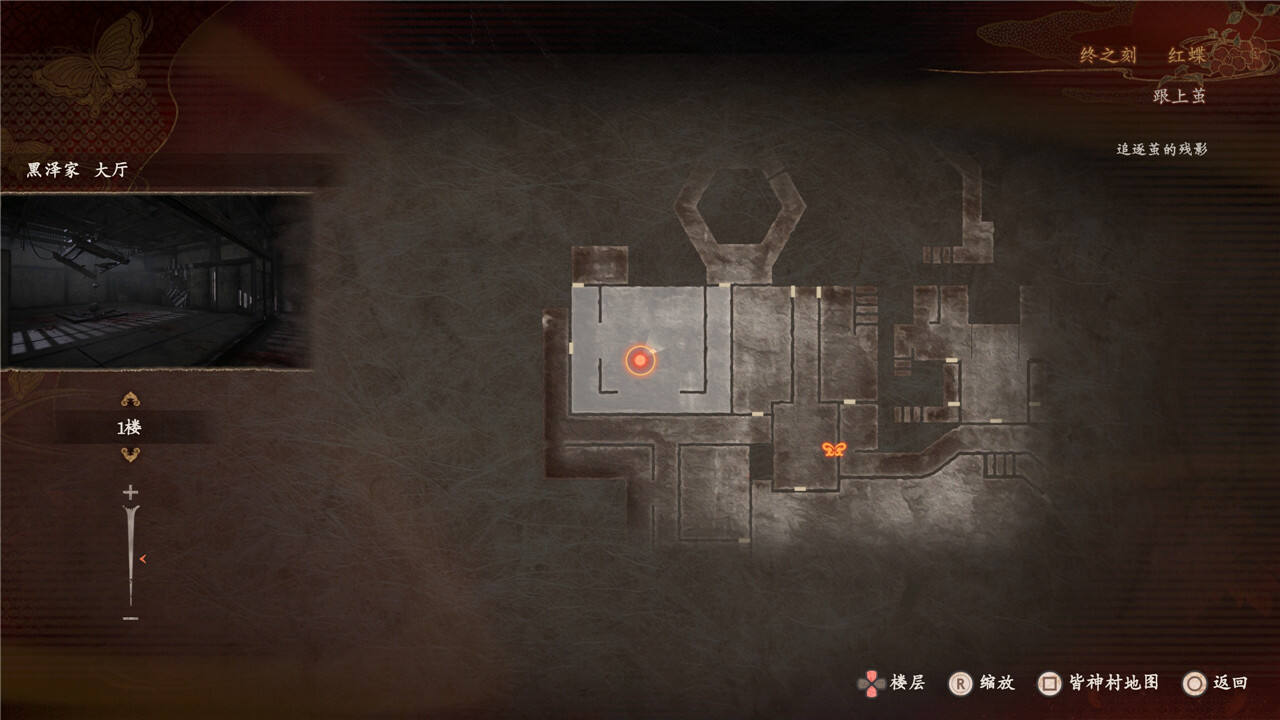Viewport: 1280px width, 720px height.
Task: Zoom out with the minus sign
Action: coord(130,618)
